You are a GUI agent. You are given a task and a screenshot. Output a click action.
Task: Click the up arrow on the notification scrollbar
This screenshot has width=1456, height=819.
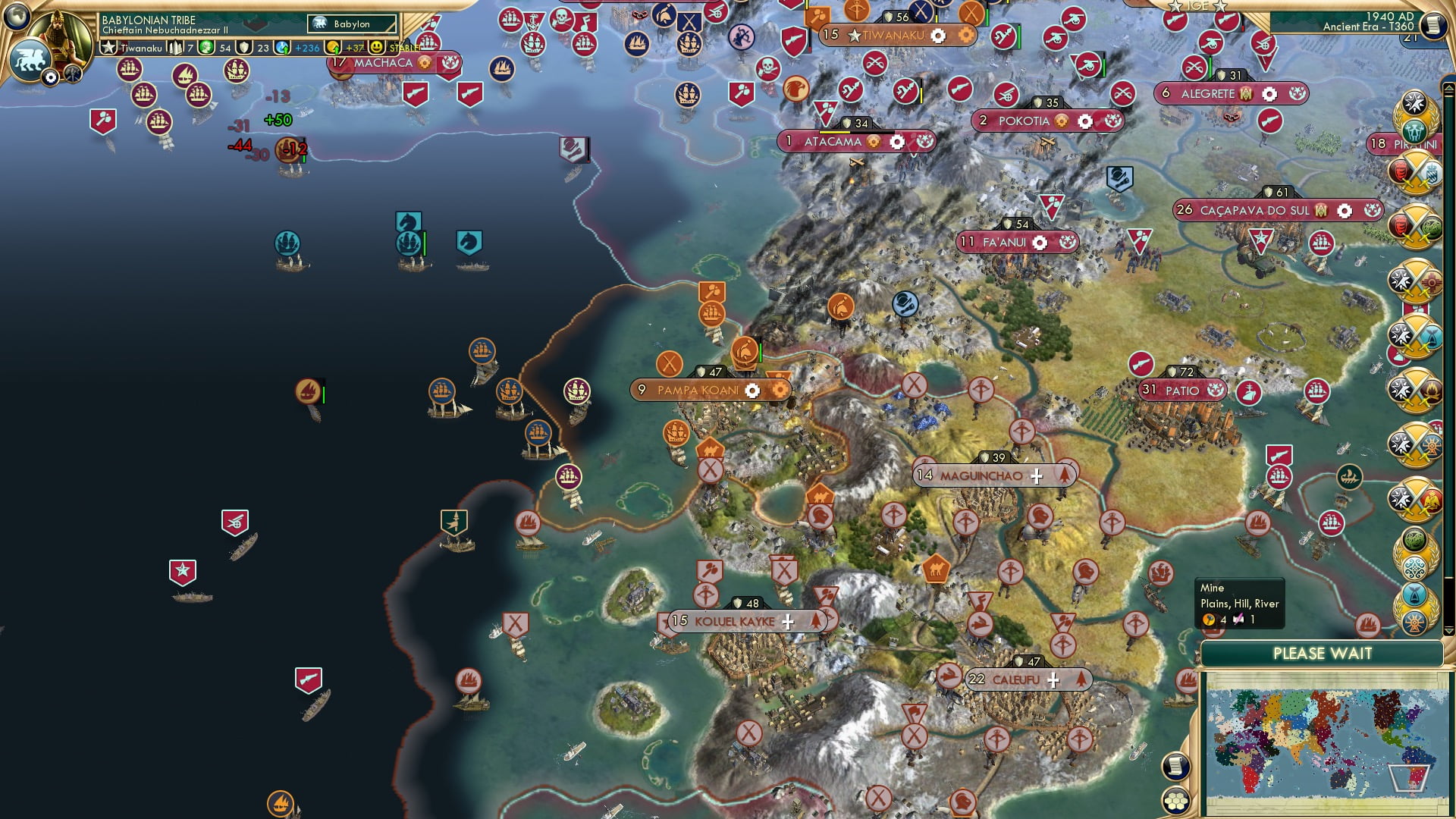tap(1449, 89)
